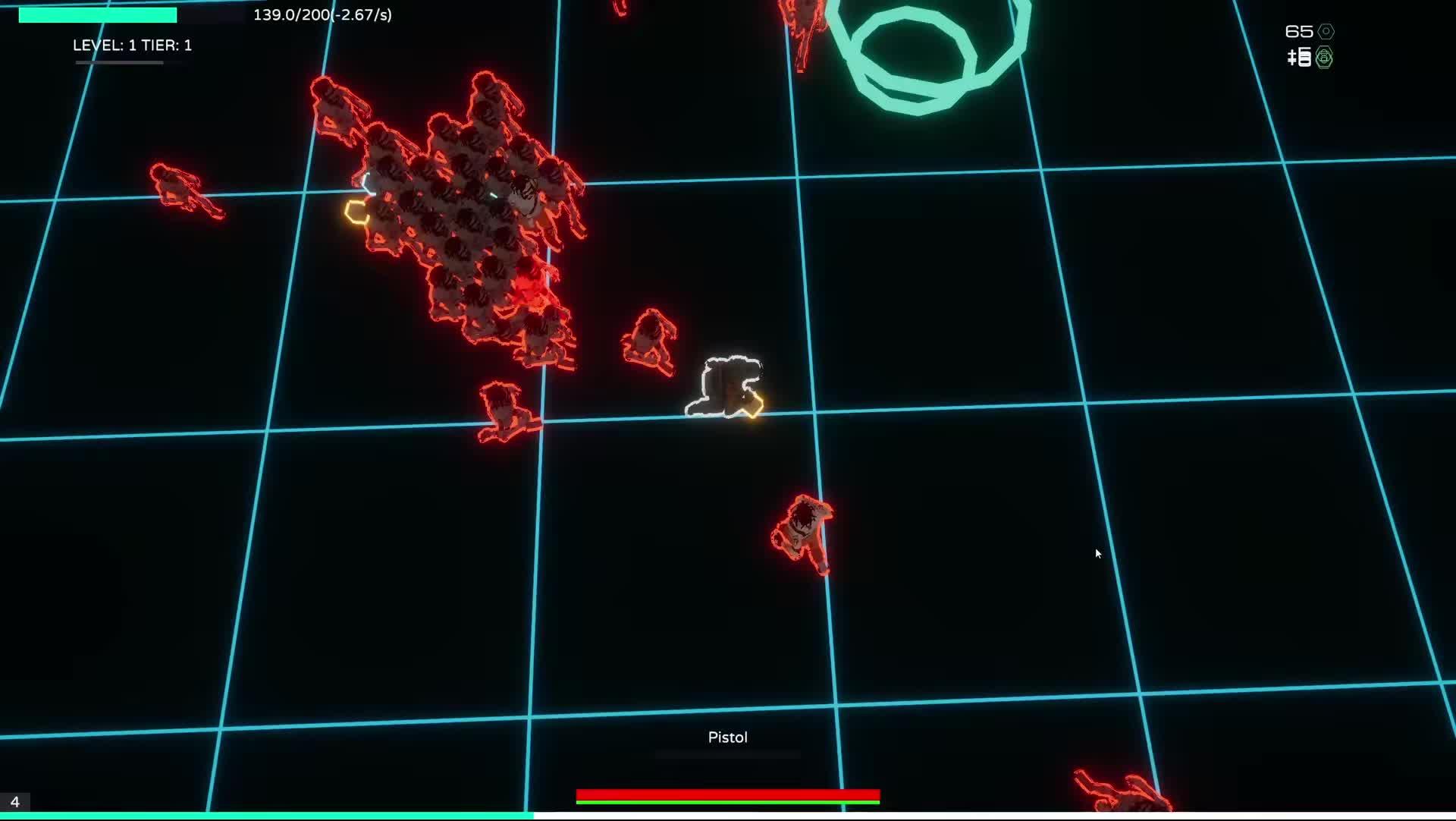Click the "LEVEL: 1 TIER: 1" text
This screenshot has height=821, width=1456.
131,45
